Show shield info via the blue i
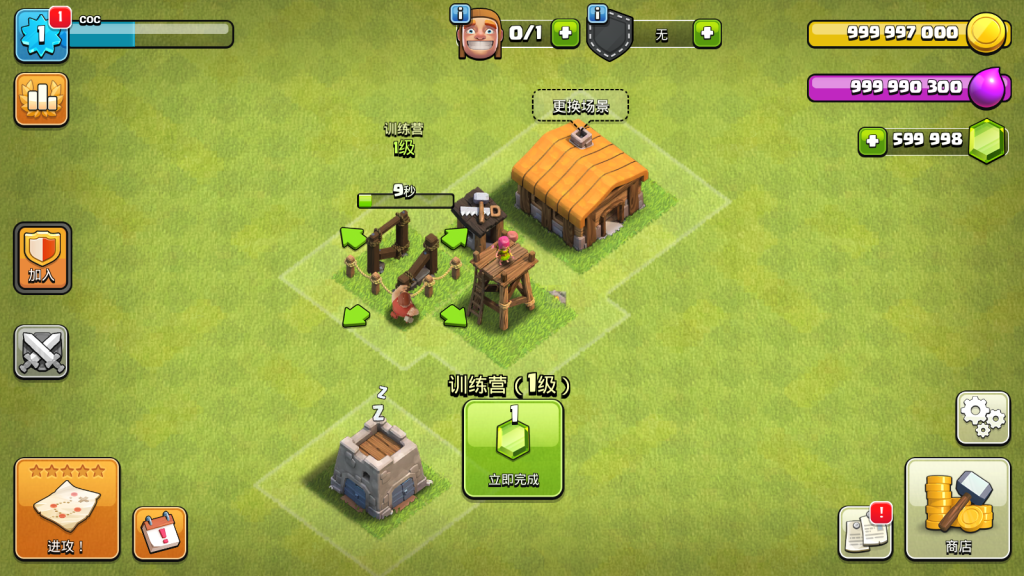Viewport: 1024px width, 576px height. (x=598, y=13)
